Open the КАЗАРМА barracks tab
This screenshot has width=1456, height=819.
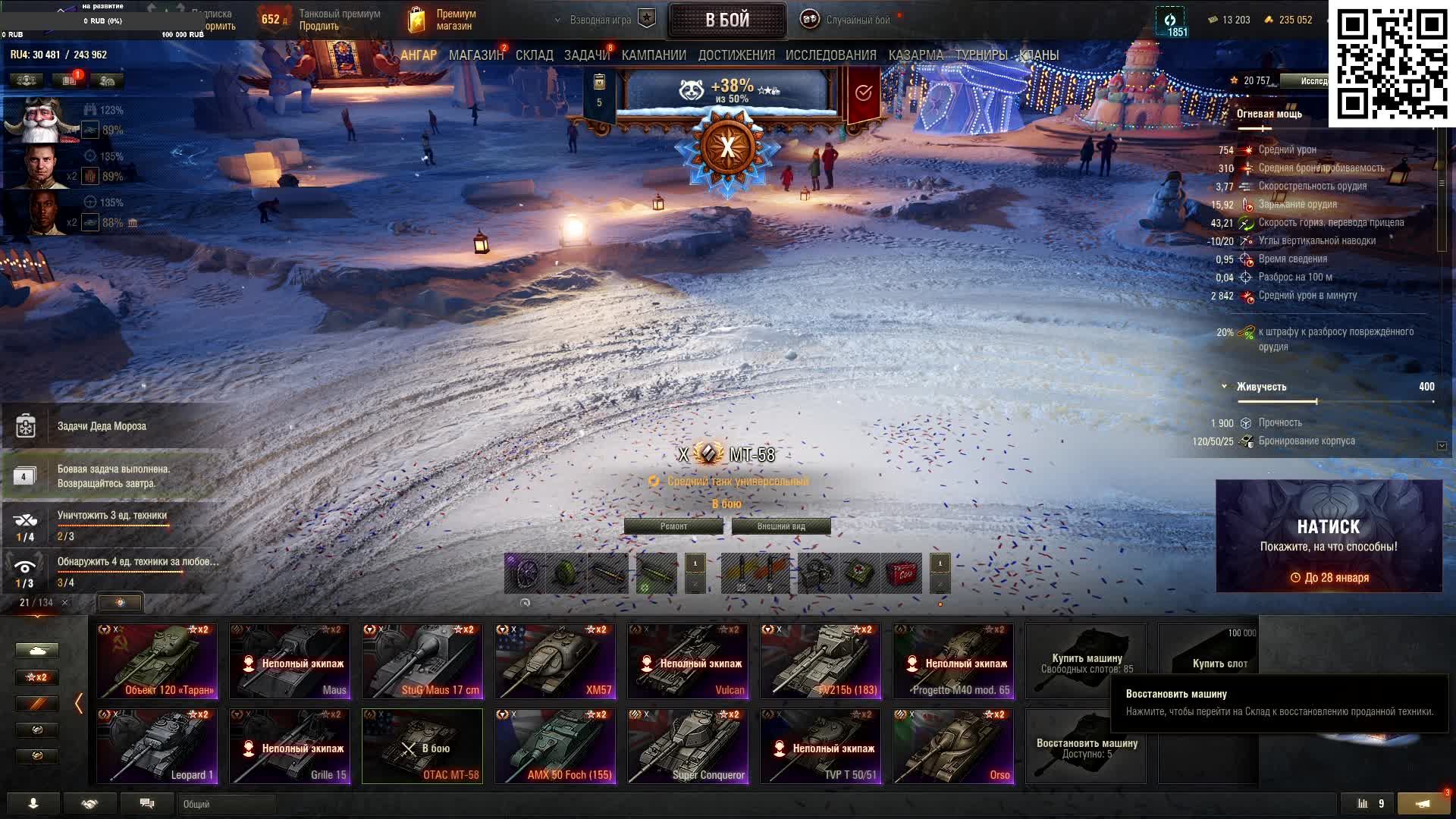pyautogui.click(x=915, y=55)
